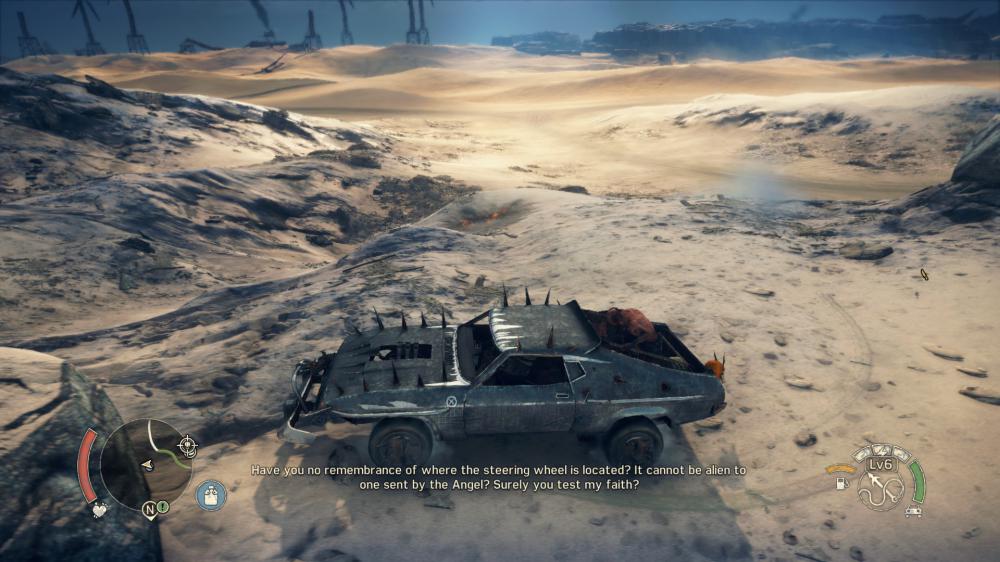Click the blue water canteen icon

tap(211, 496)
